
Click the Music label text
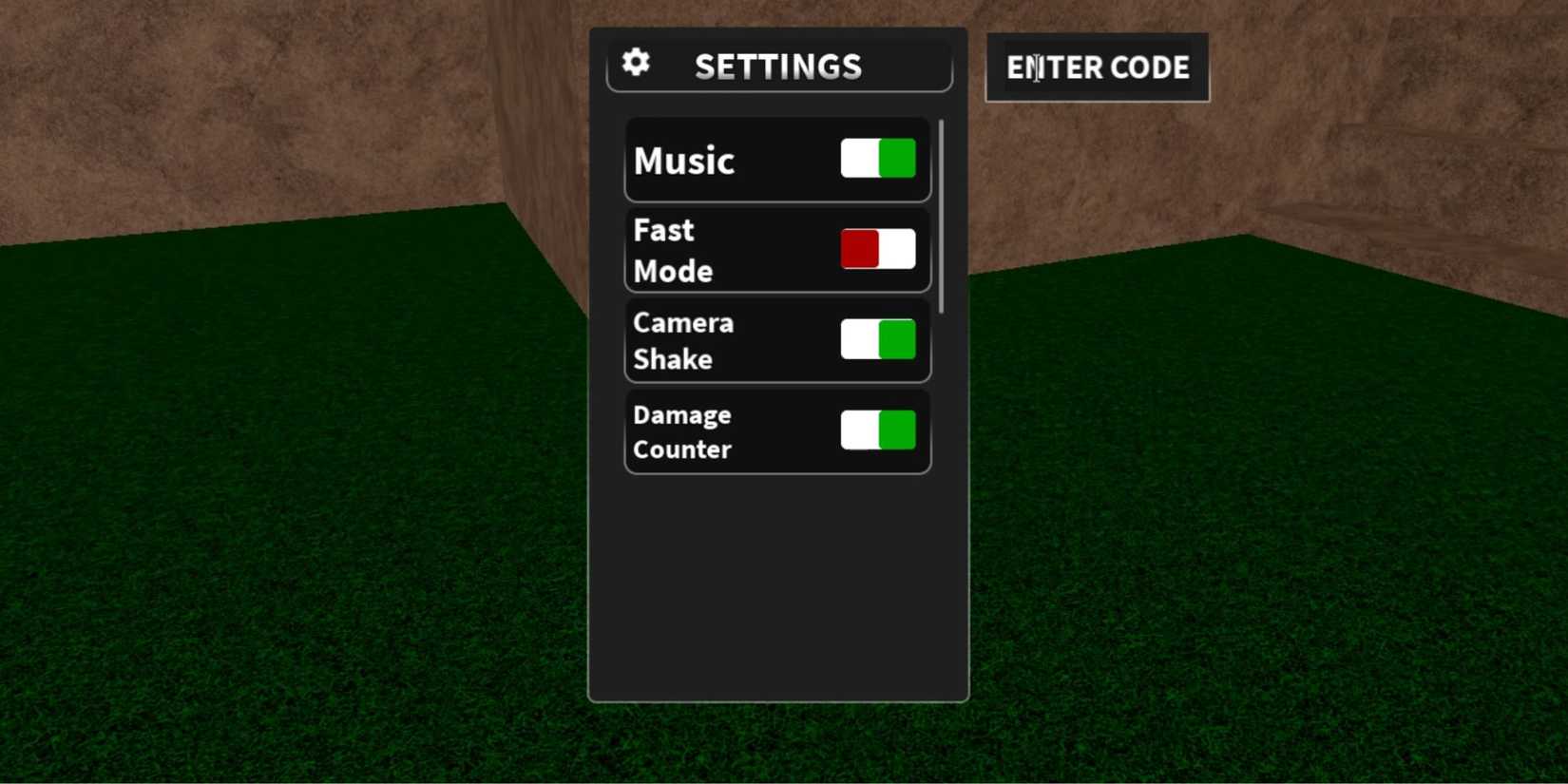[x=682, y=160]
